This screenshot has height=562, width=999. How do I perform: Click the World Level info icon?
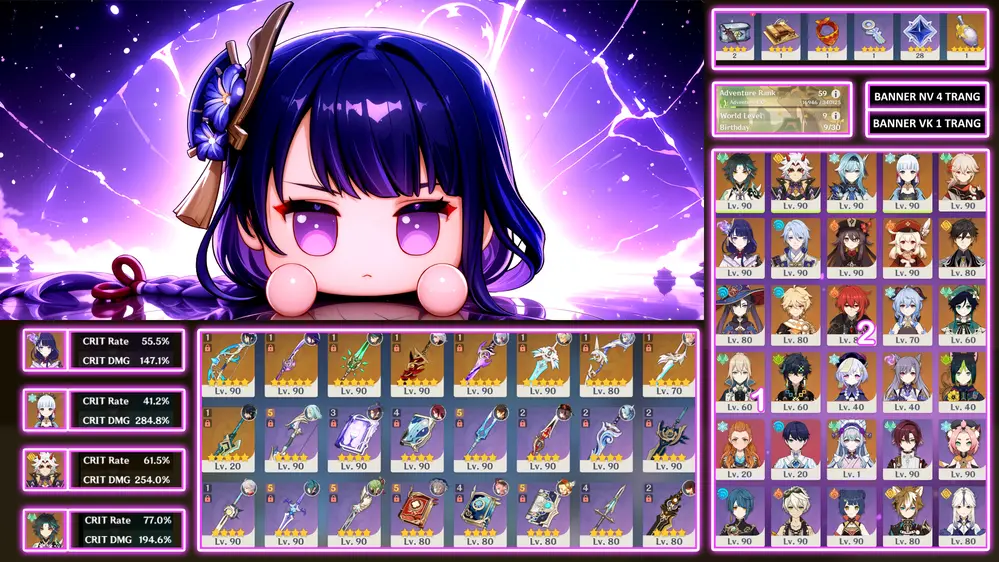(x=836, y=115)
